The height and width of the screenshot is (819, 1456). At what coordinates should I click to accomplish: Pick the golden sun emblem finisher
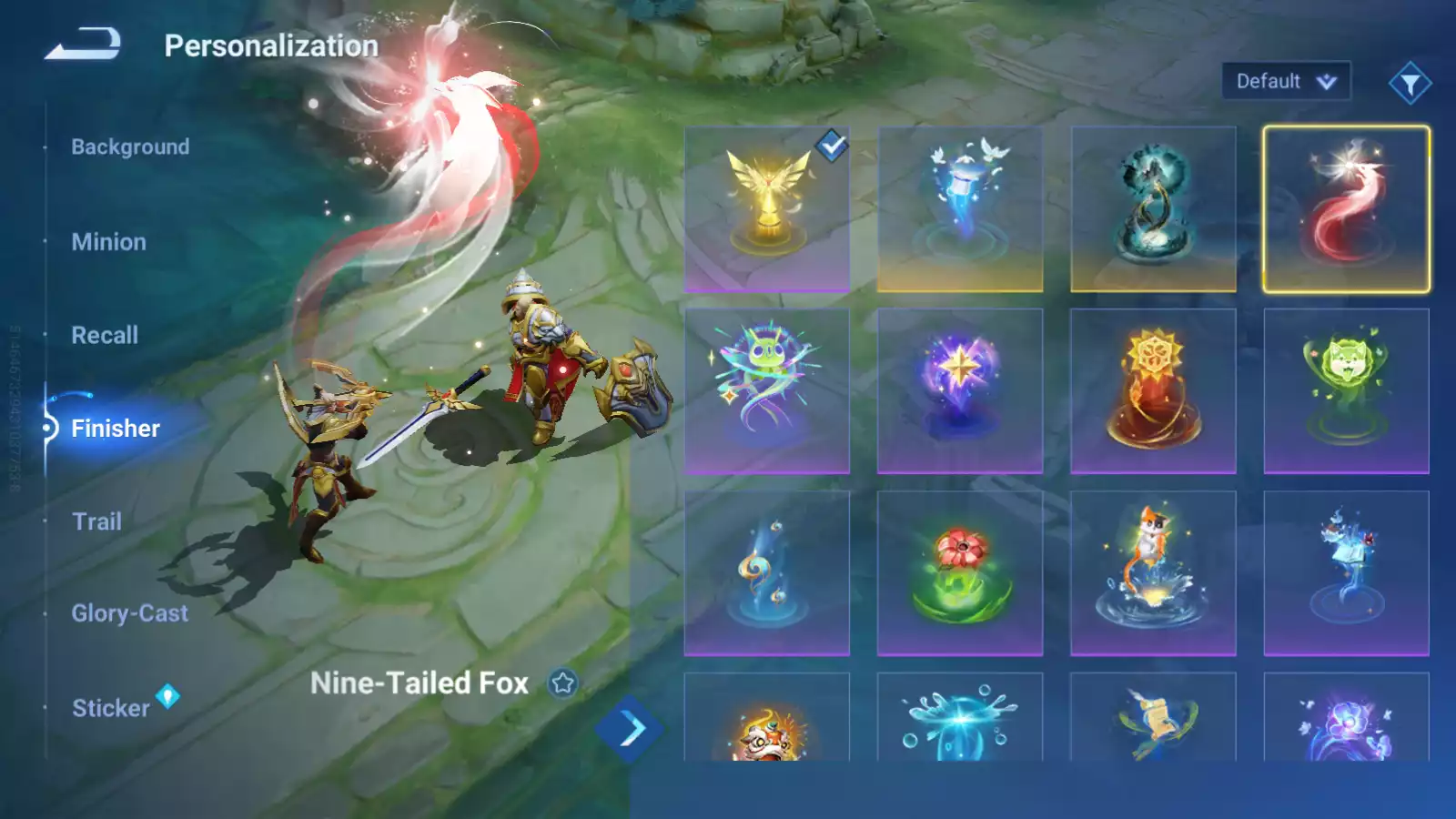[x=1153, y=391]
